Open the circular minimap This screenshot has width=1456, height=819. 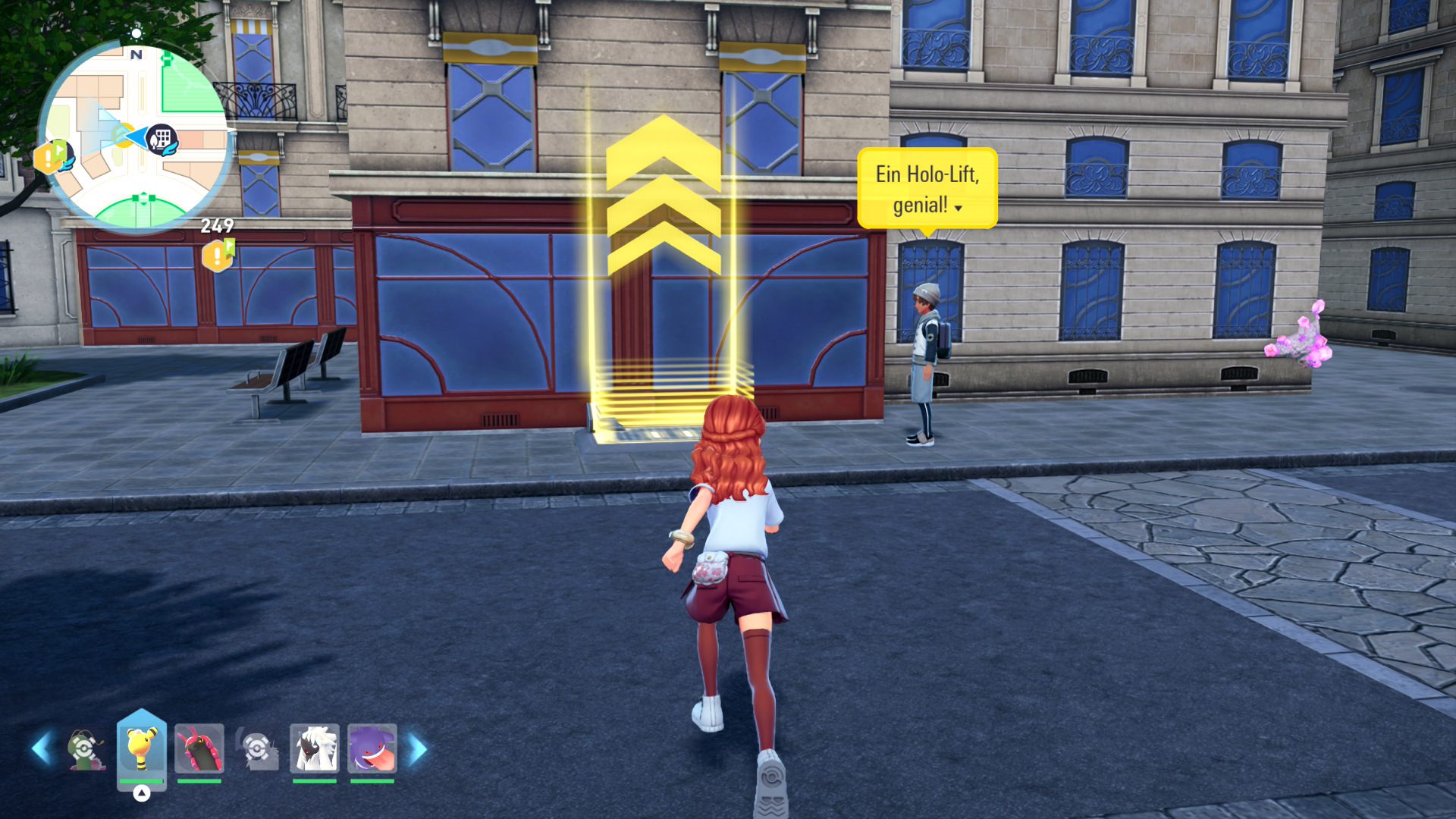point(136,136)
